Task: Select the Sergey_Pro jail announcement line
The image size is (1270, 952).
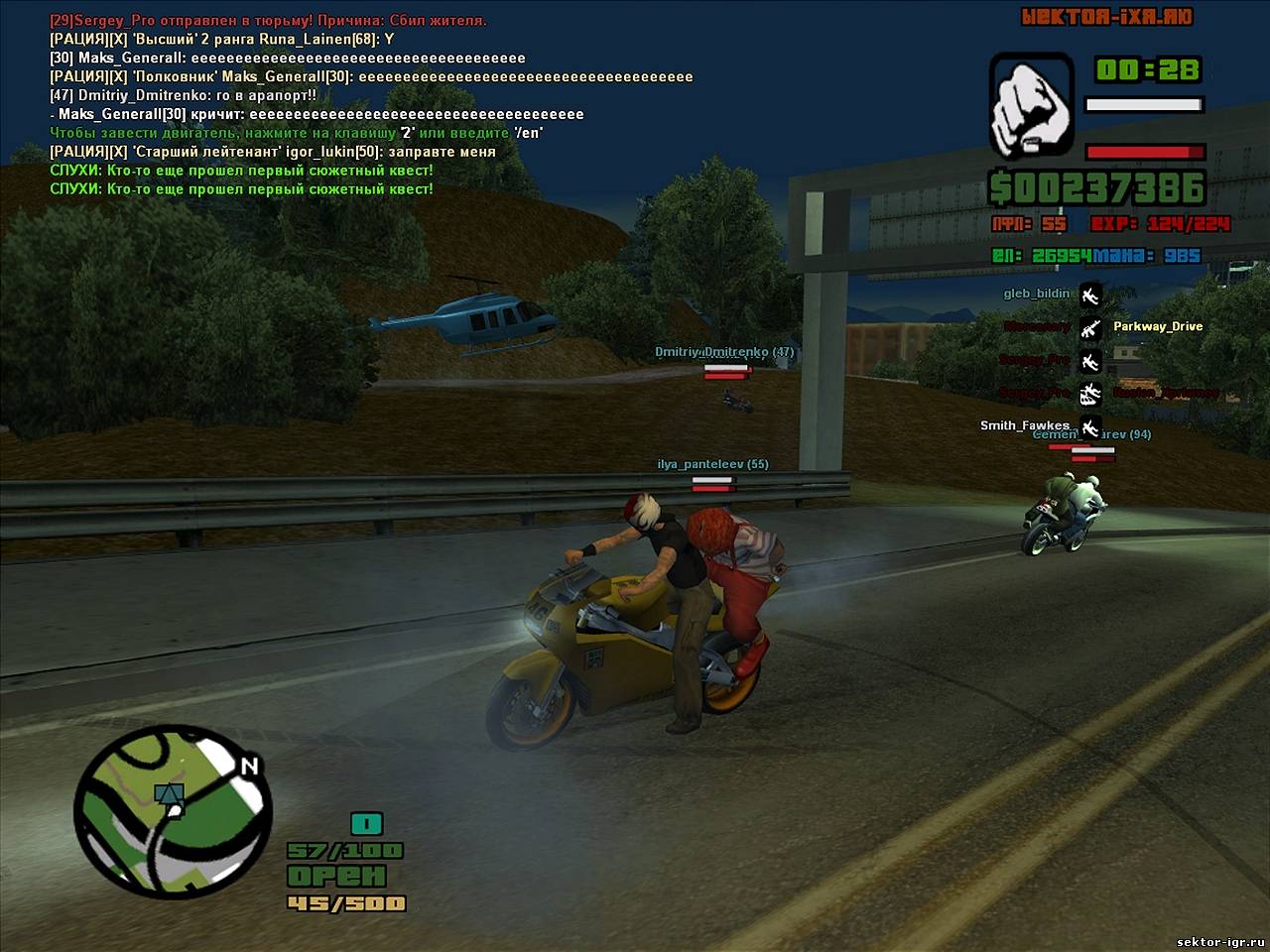Action: pyautogui.click(x=268, y=20)
